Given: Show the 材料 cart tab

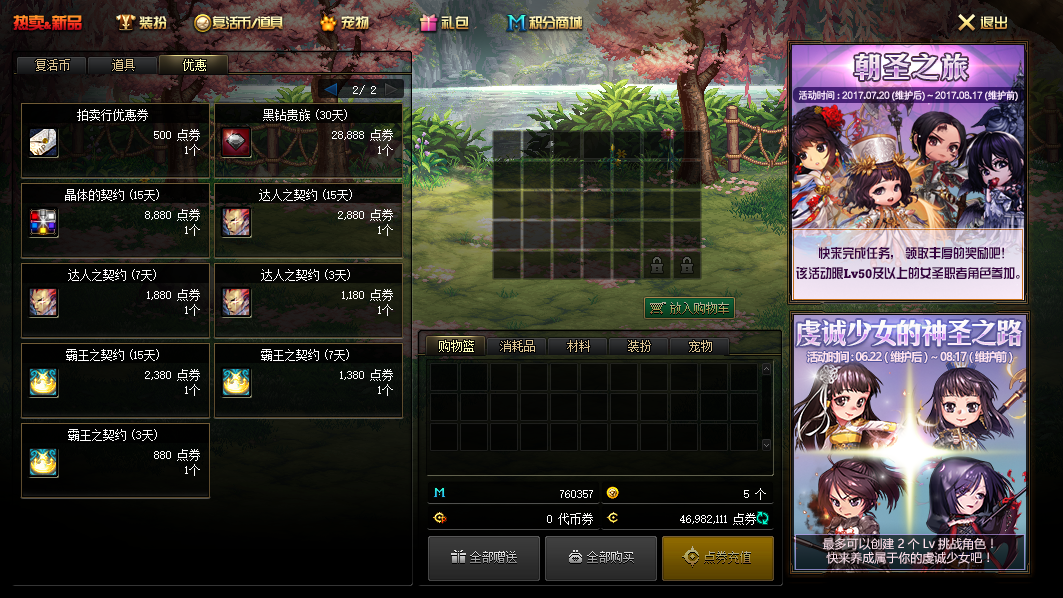Looking at the screenshot, I should click(578, 346).
